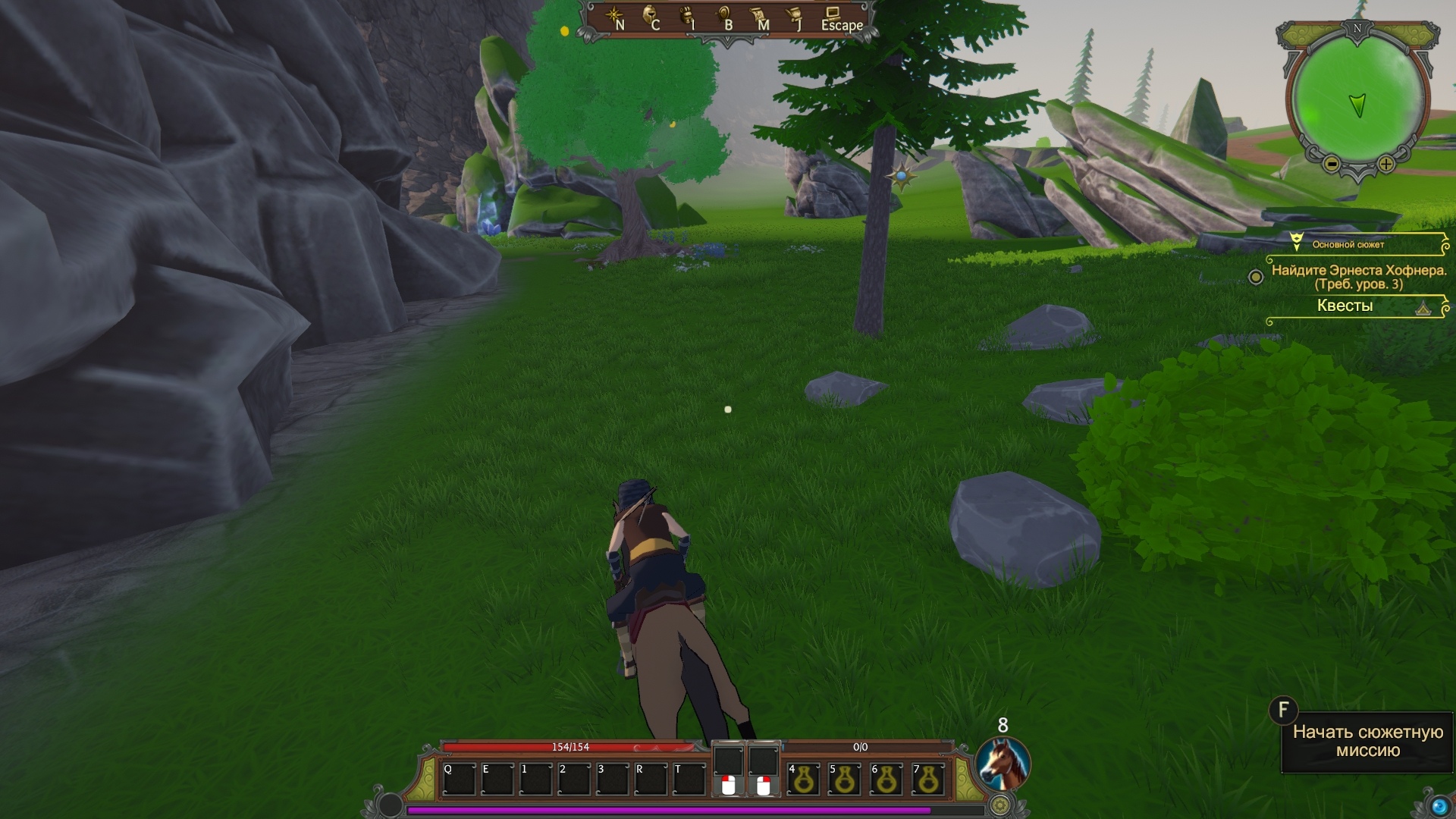Select the potion slot numbered 7

(x=928, y=780)
